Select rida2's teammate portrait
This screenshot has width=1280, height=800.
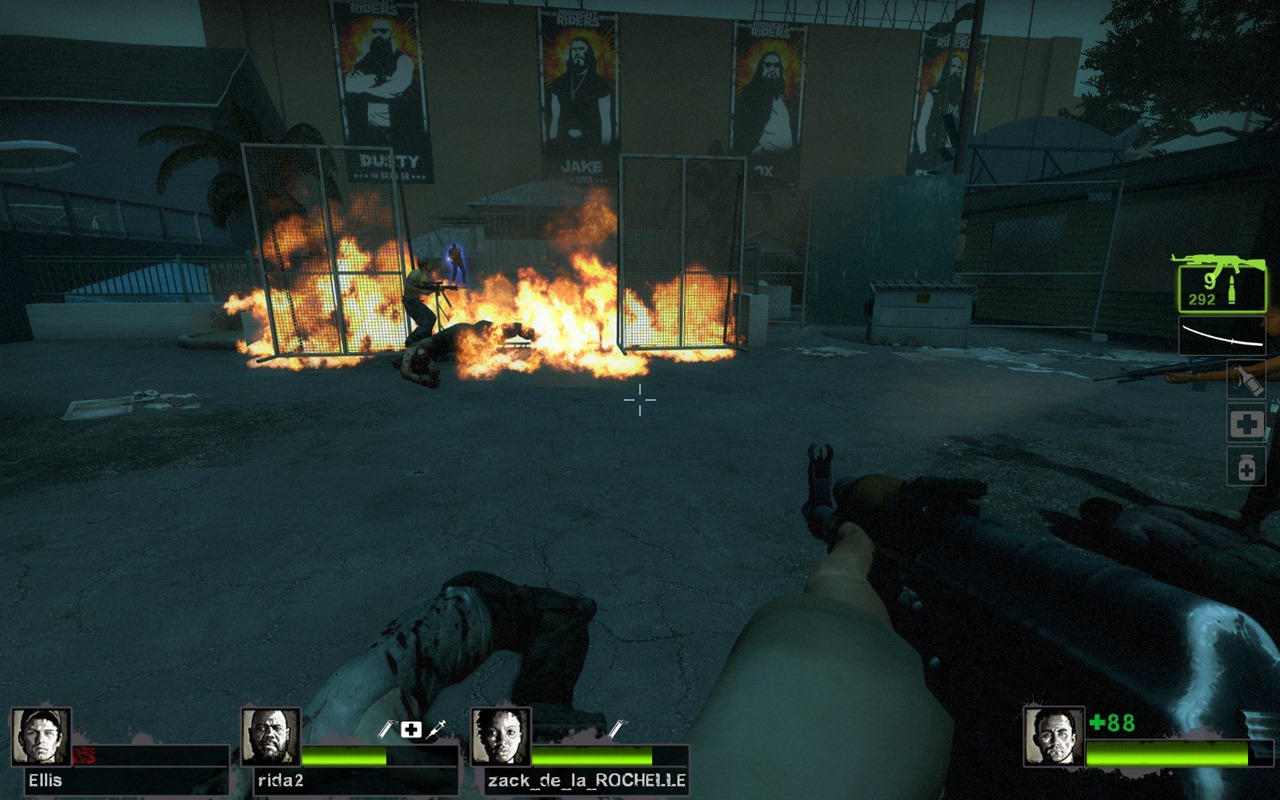pyautogui.click(x=271, y=737)
